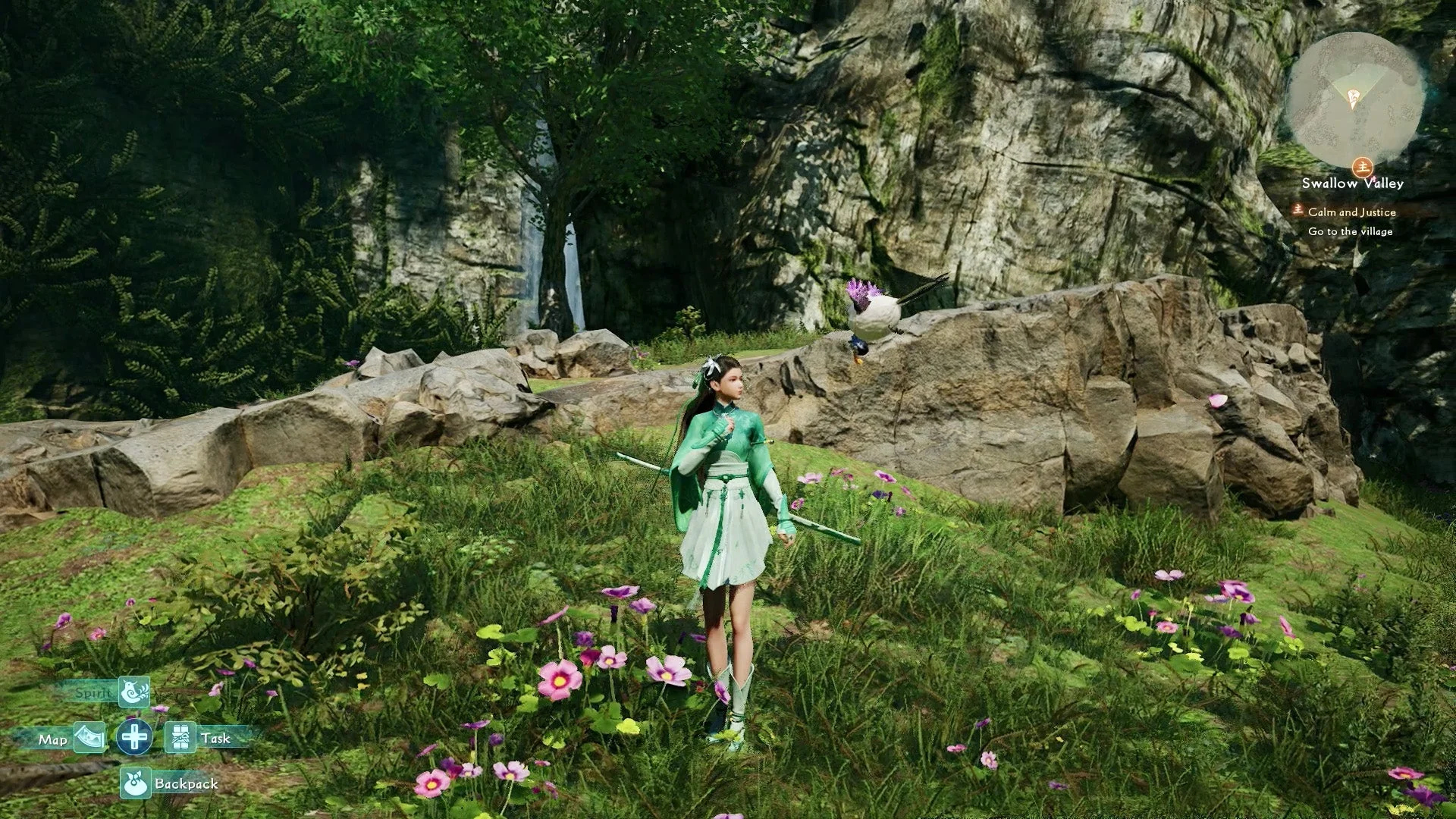The width and height of the screenshot is (1456, 819).
Task: Open the Backpack pouch icon
Action: [x=136, y=782]
